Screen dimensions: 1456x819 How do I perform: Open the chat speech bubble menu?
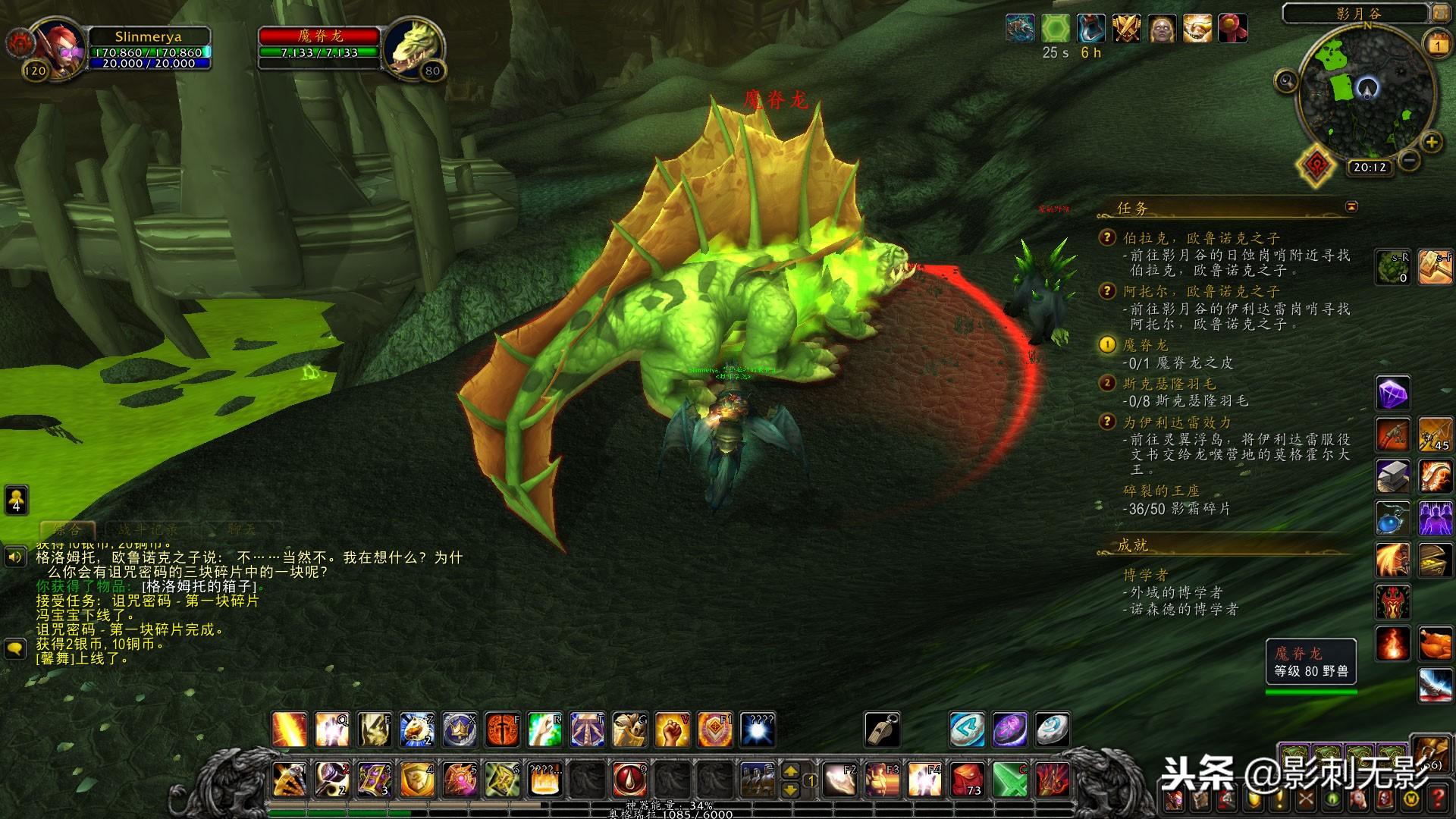coord(14,649)
